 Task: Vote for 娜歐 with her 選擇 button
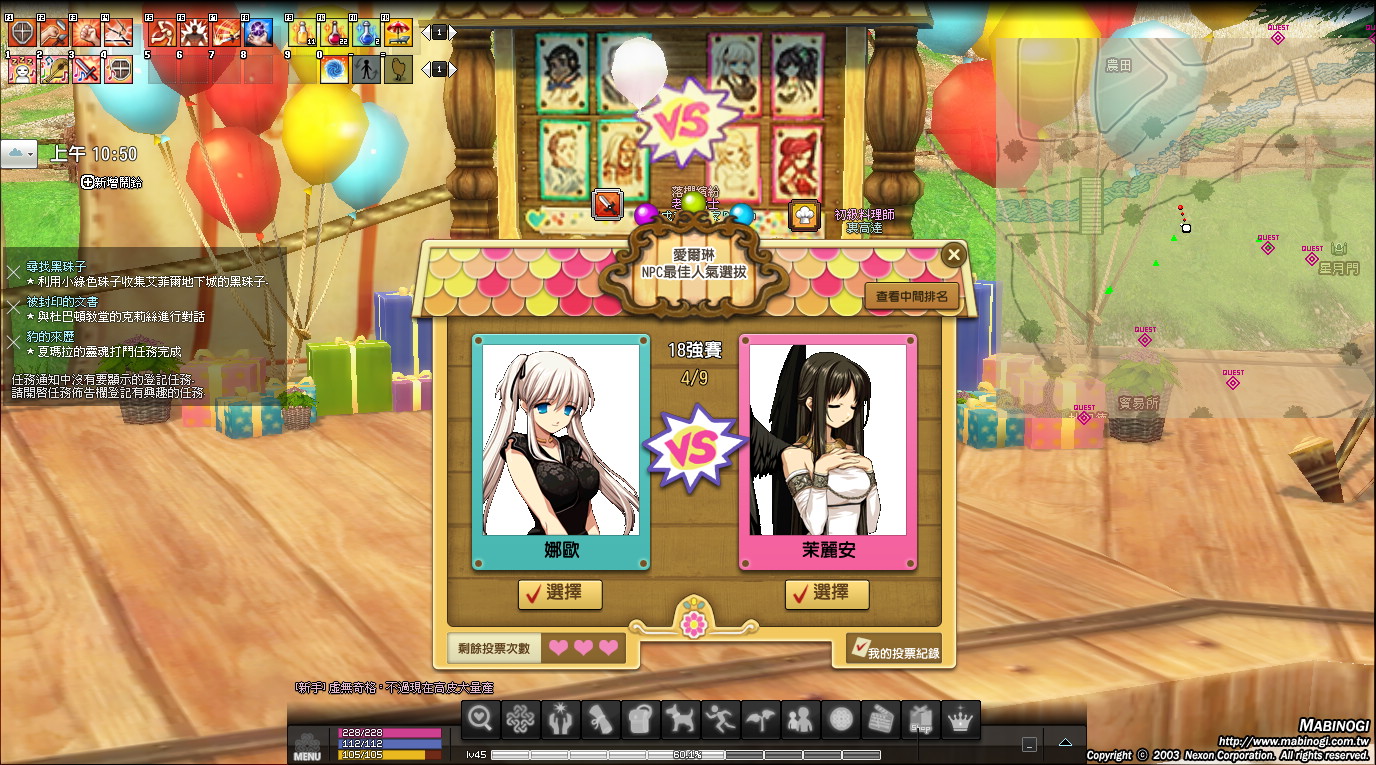coord(560,593)
